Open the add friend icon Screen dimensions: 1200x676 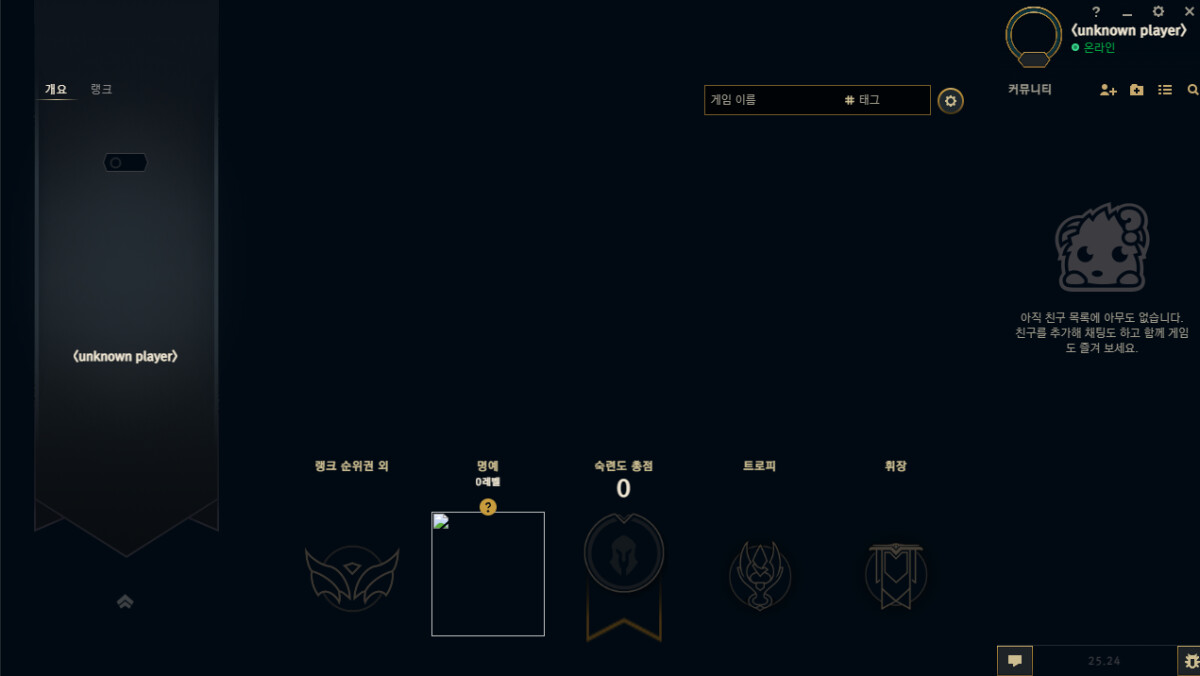1108,90
